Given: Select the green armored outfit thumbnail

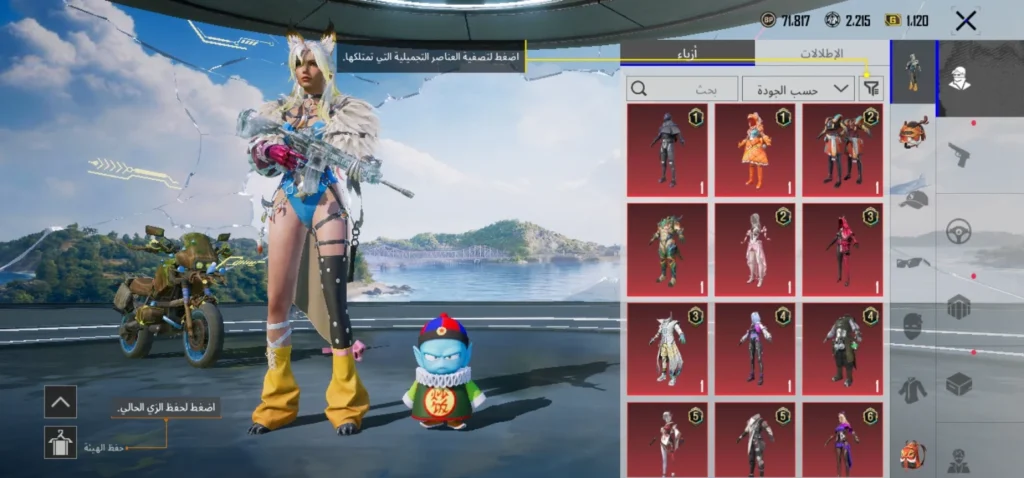Looking at the screenshot, I should tap(666, 250).
